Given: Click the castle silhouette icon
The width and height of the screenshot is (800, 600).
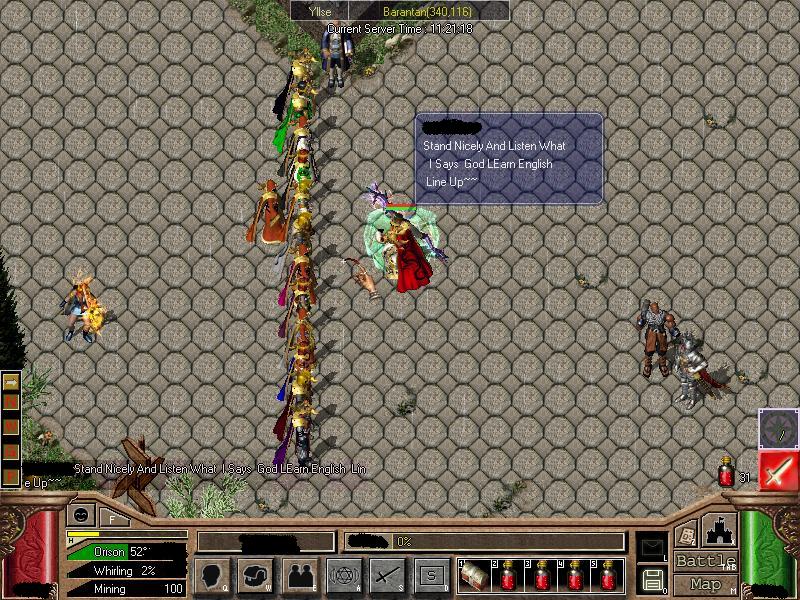Looking at the screenshot, I should pos(720,530).
